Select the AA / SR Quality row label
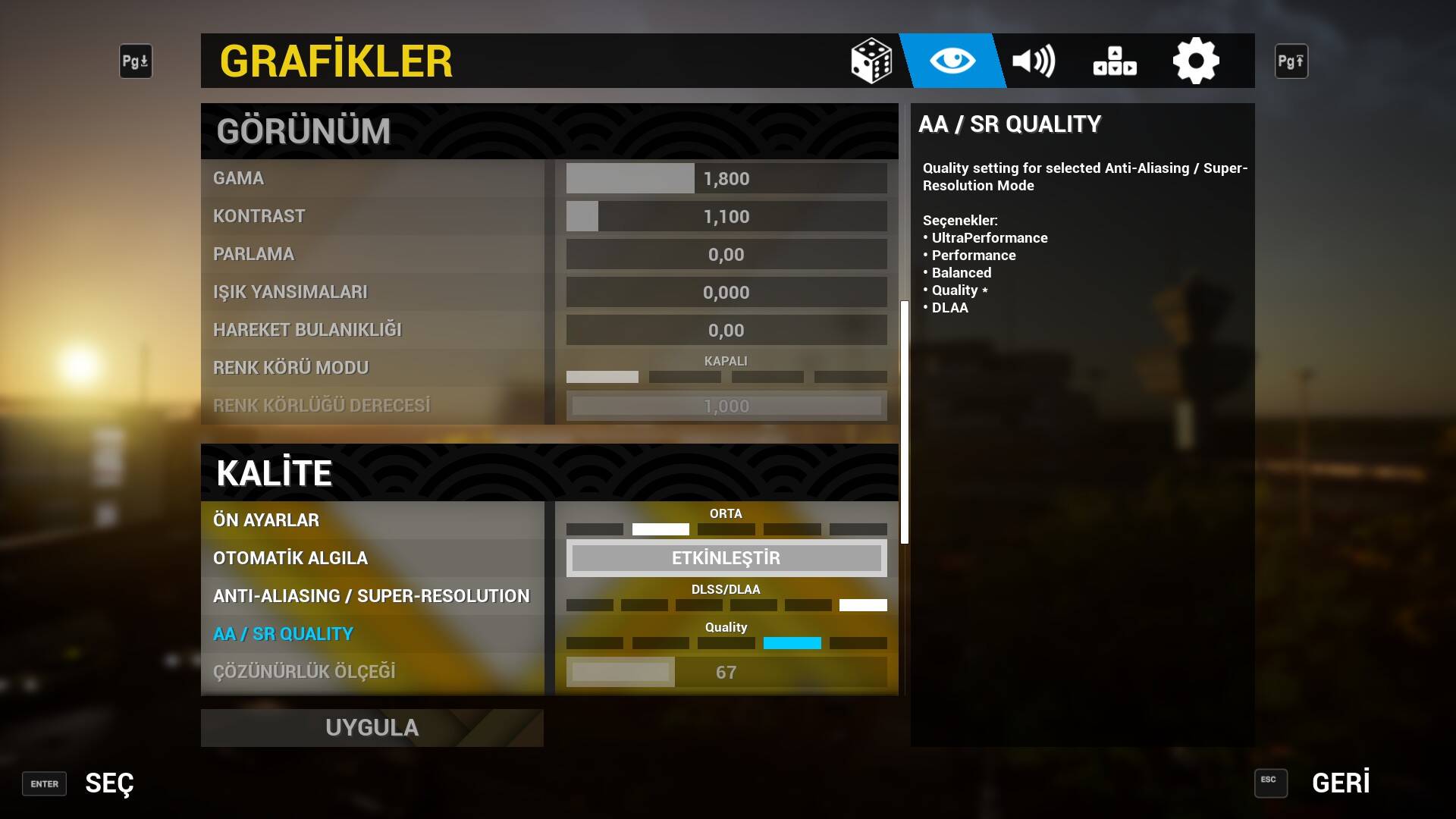The width and height of the screenshot is (1456, 819). [283, 634]
